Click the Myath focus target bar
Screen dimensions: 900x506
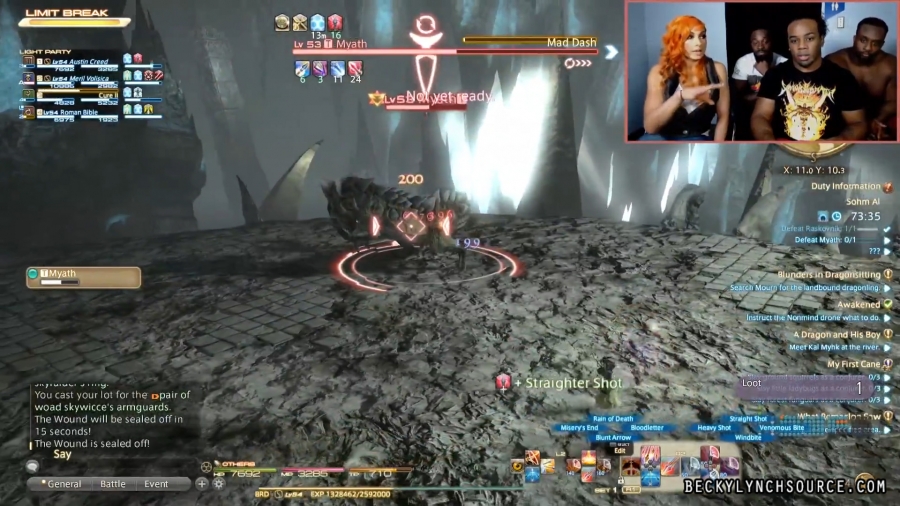pos(83,277)
